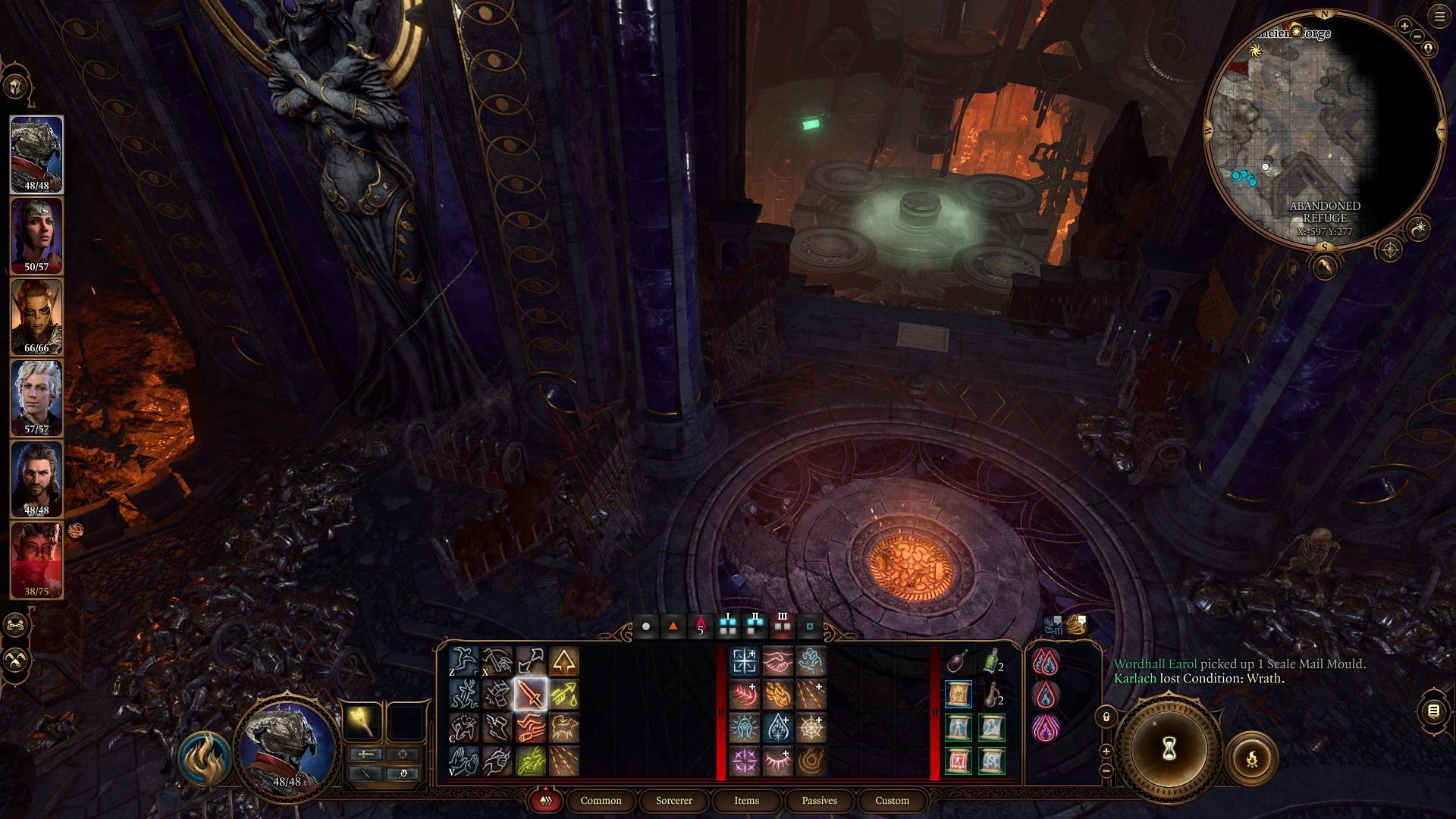Open the options menu at top right corner

(1442, 17)
